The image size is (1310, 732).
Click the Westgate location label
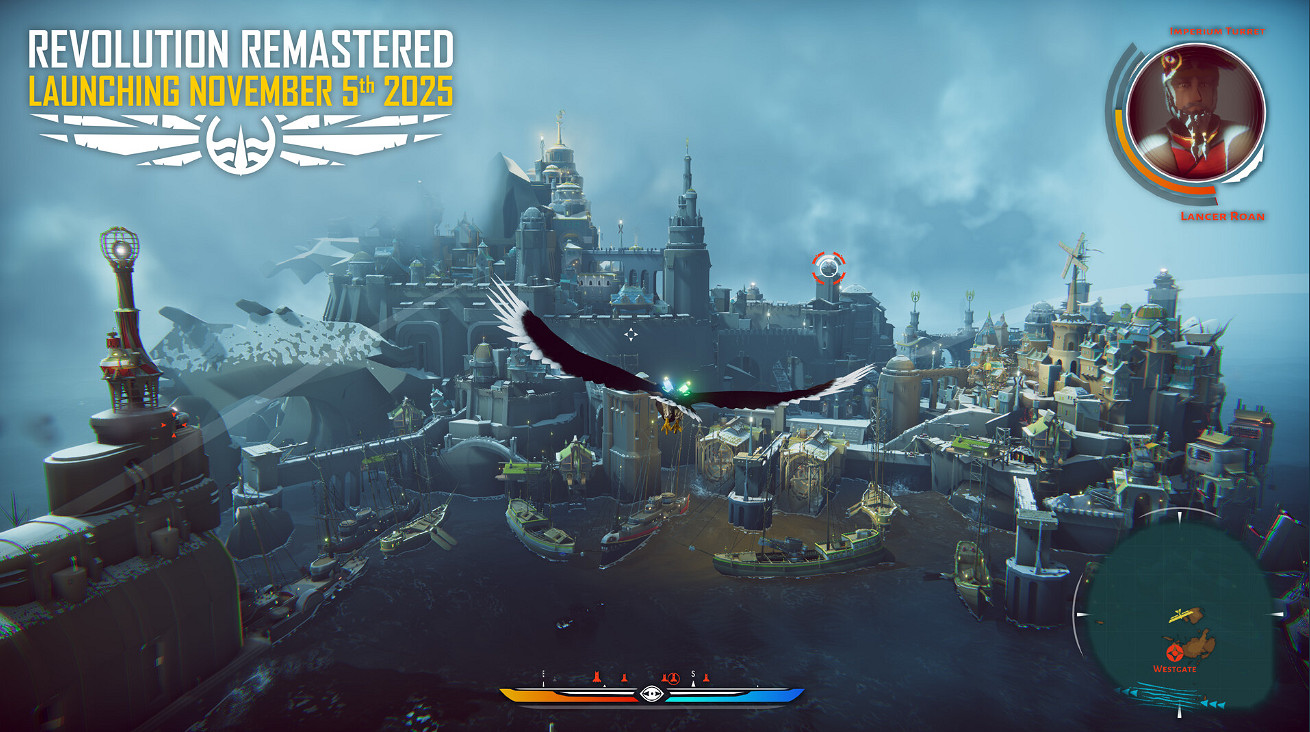click(1174, 668)
